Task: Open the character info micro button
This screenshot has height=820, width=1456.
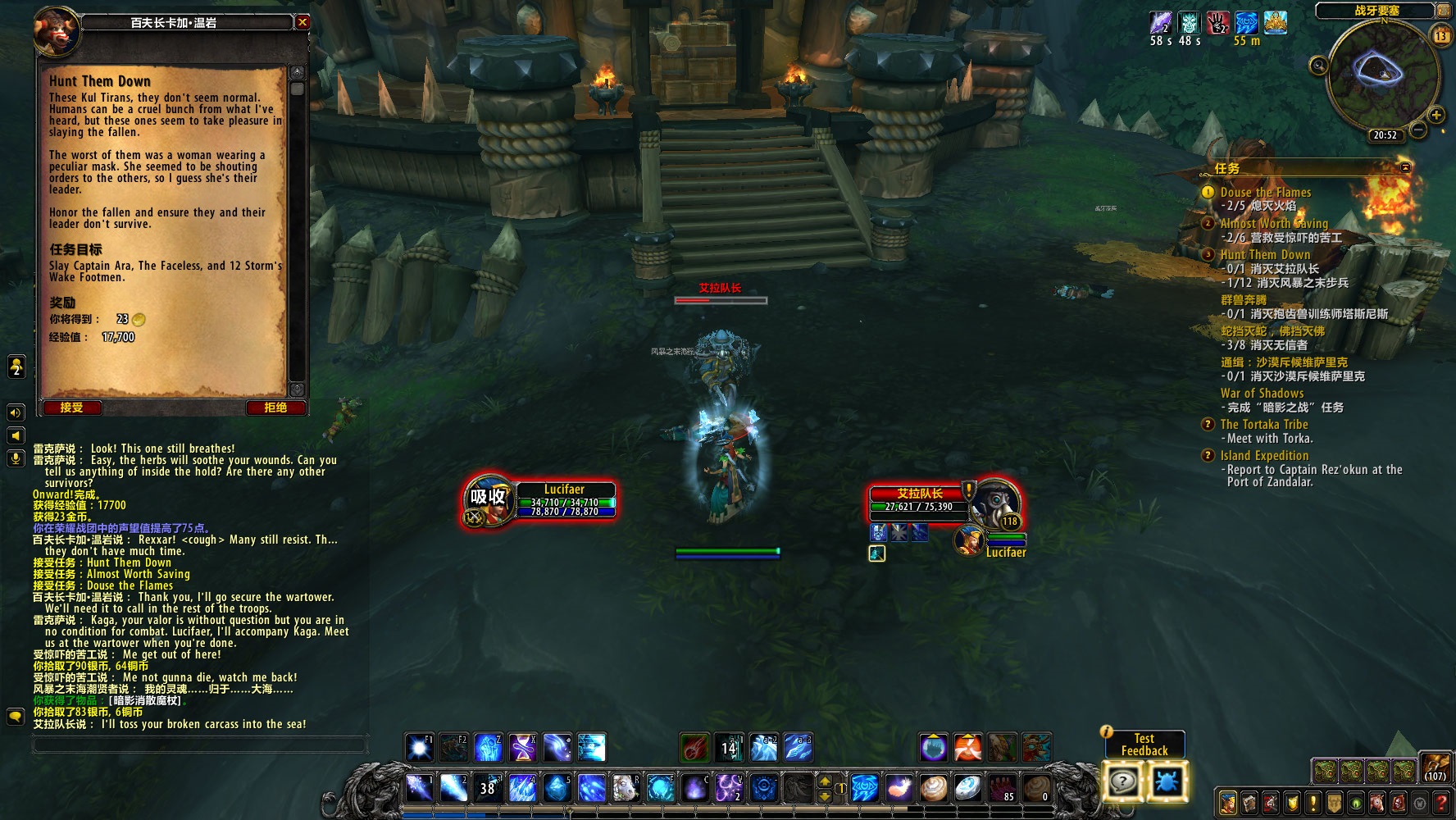Action: (1227, 803)
